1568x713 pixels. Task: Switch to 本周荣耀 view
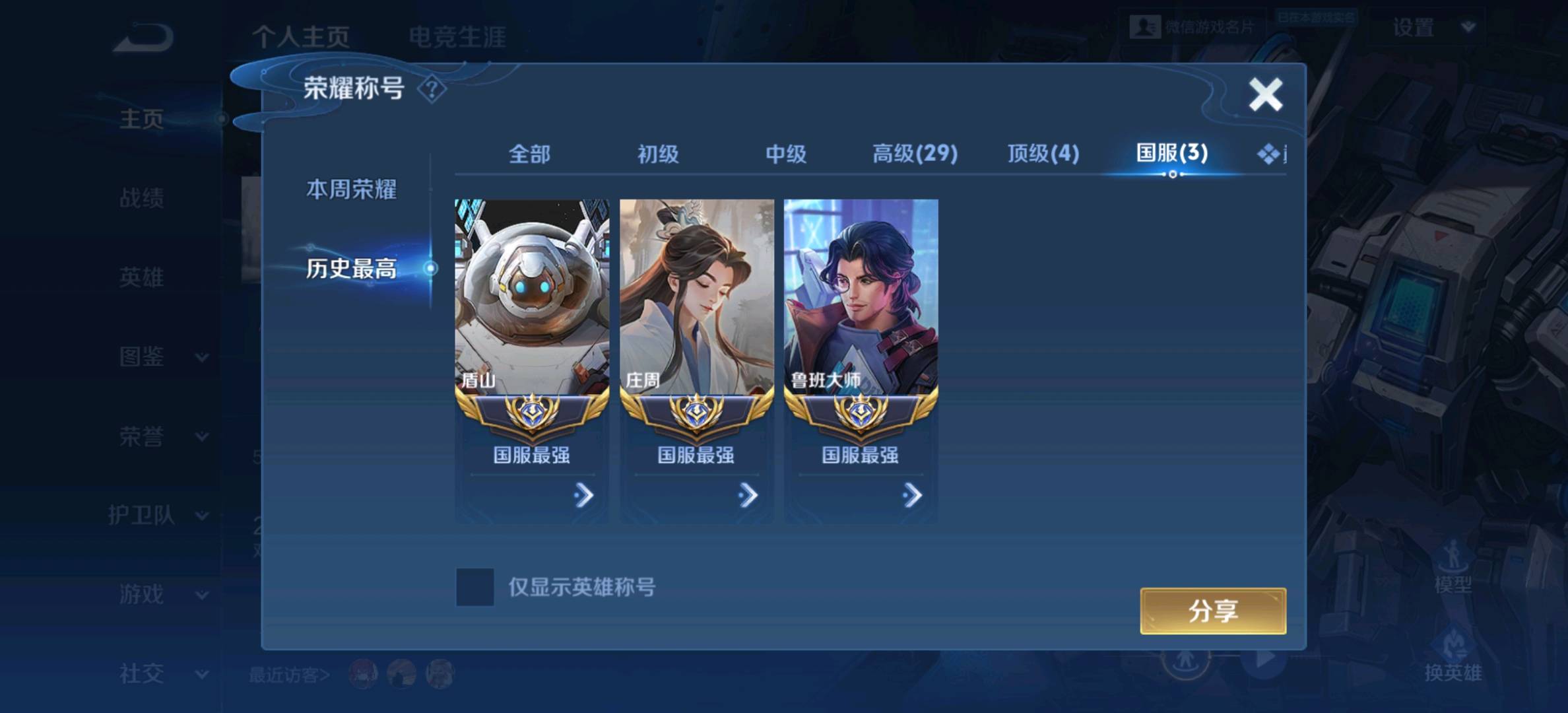point(351,187)
